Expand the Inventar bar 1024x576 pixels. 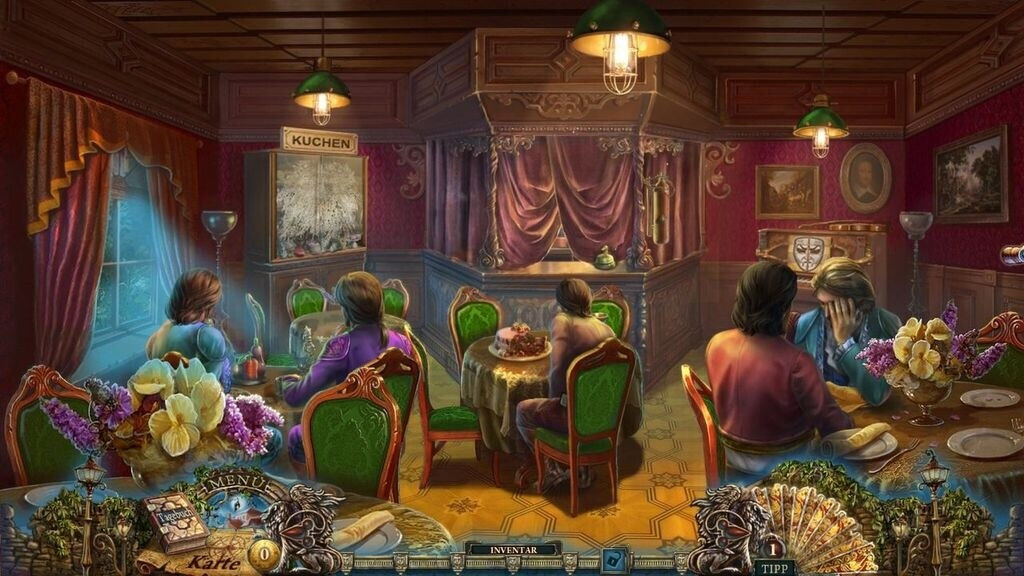512,549
